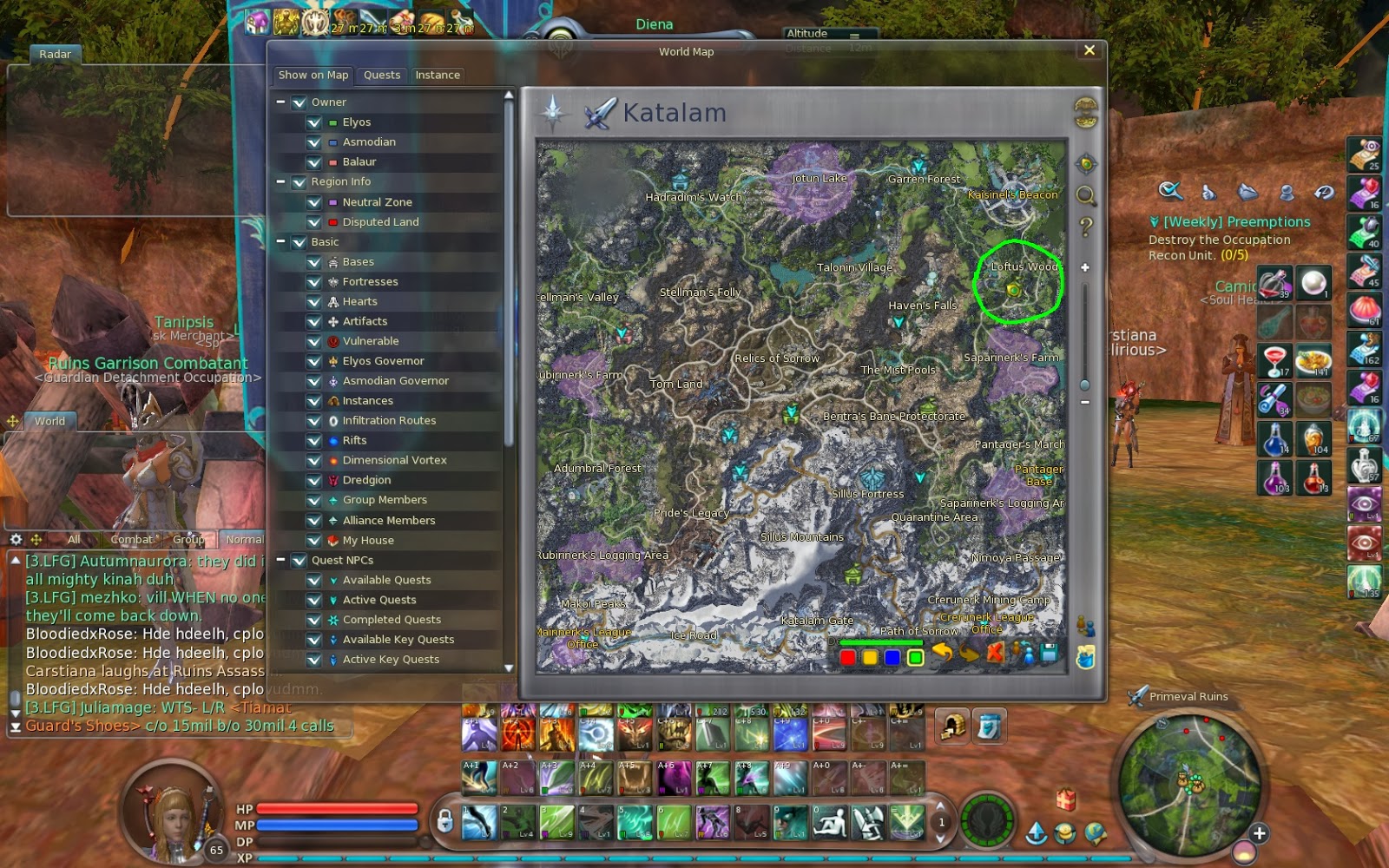This screenshot has height=868, width=1389.
Task: Erase map drawings using the red X icon
Action: click(995, 653)
